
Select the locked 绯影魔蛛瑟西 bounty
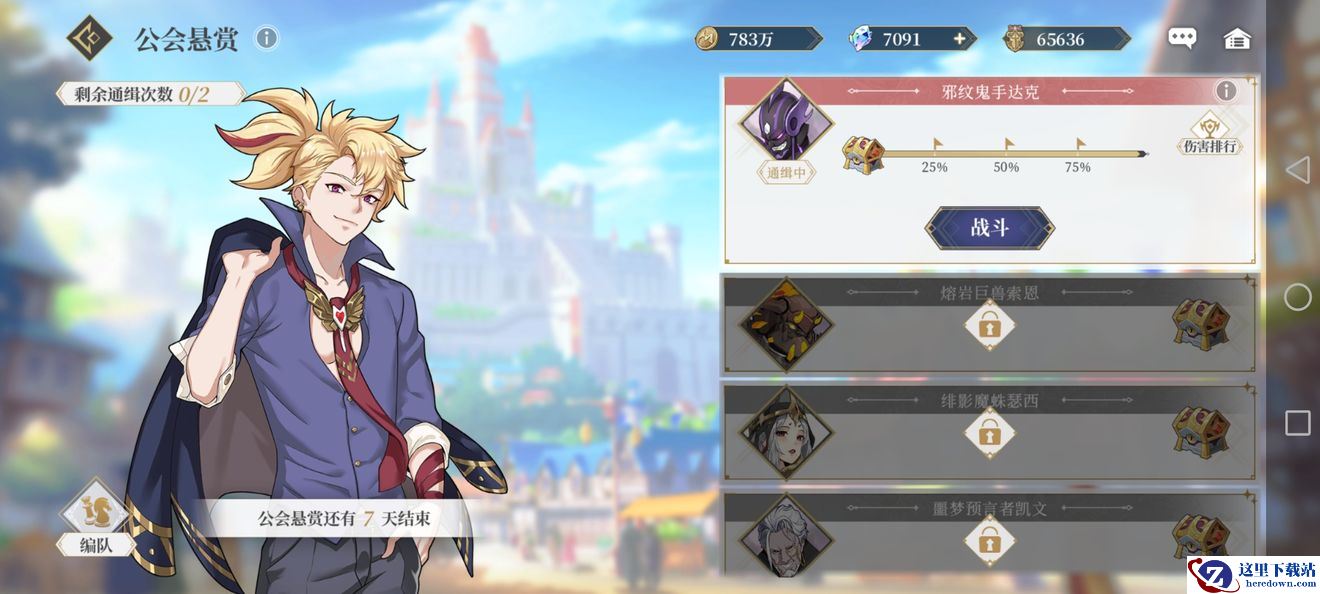[989, 432]
